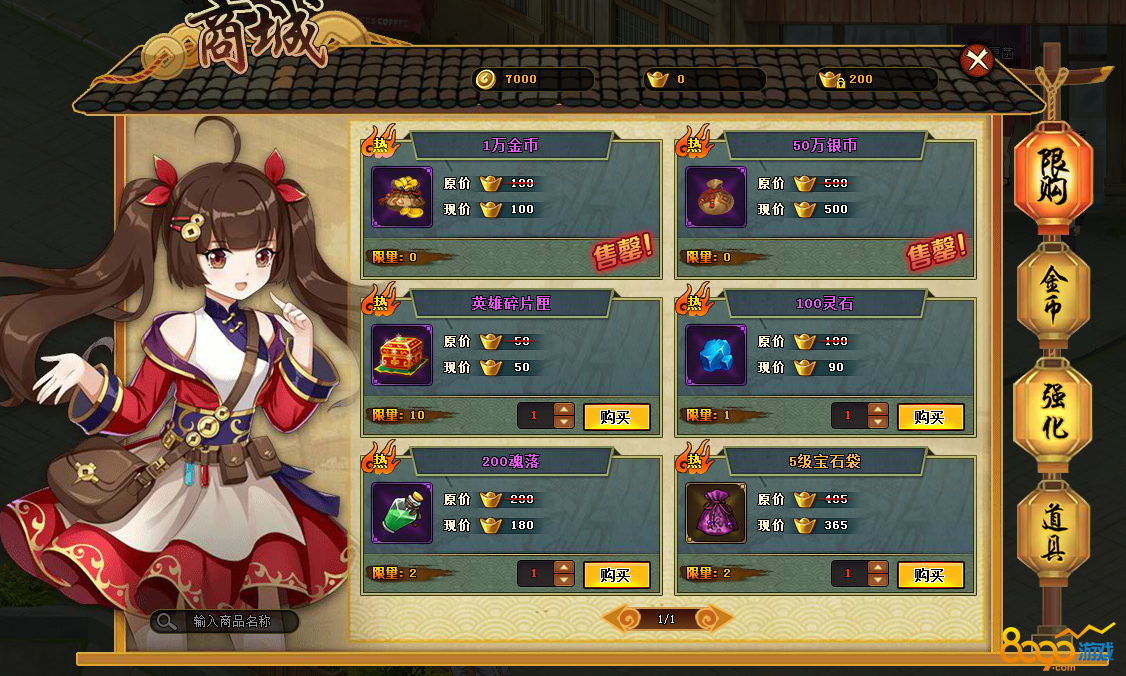Select the blue 灵石 crystal icon
Viewport: 1126px width, 676px height.
click(716, 355)
